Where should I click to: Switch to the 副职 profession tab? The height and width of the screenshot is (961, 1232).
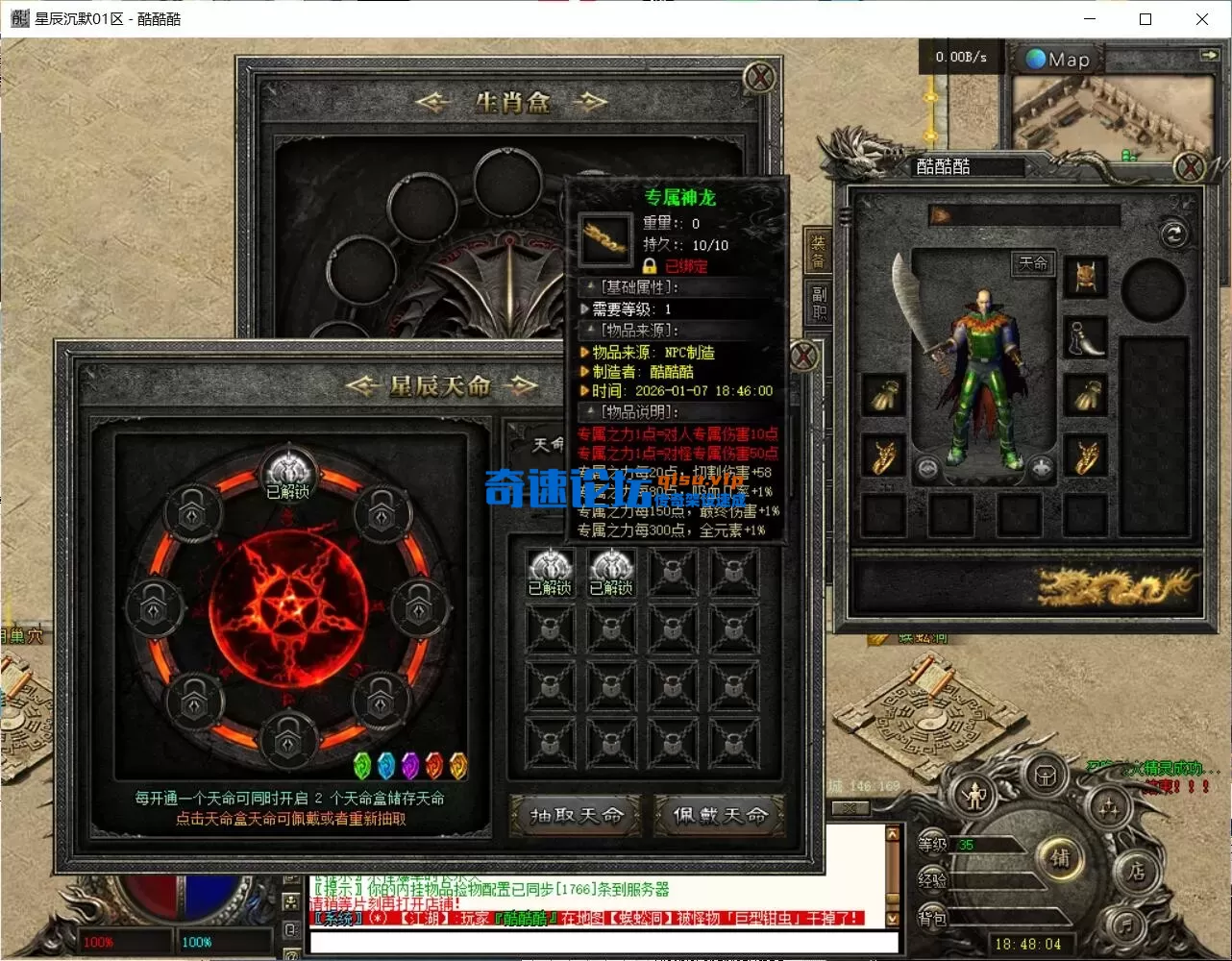[x=818, y=301]
